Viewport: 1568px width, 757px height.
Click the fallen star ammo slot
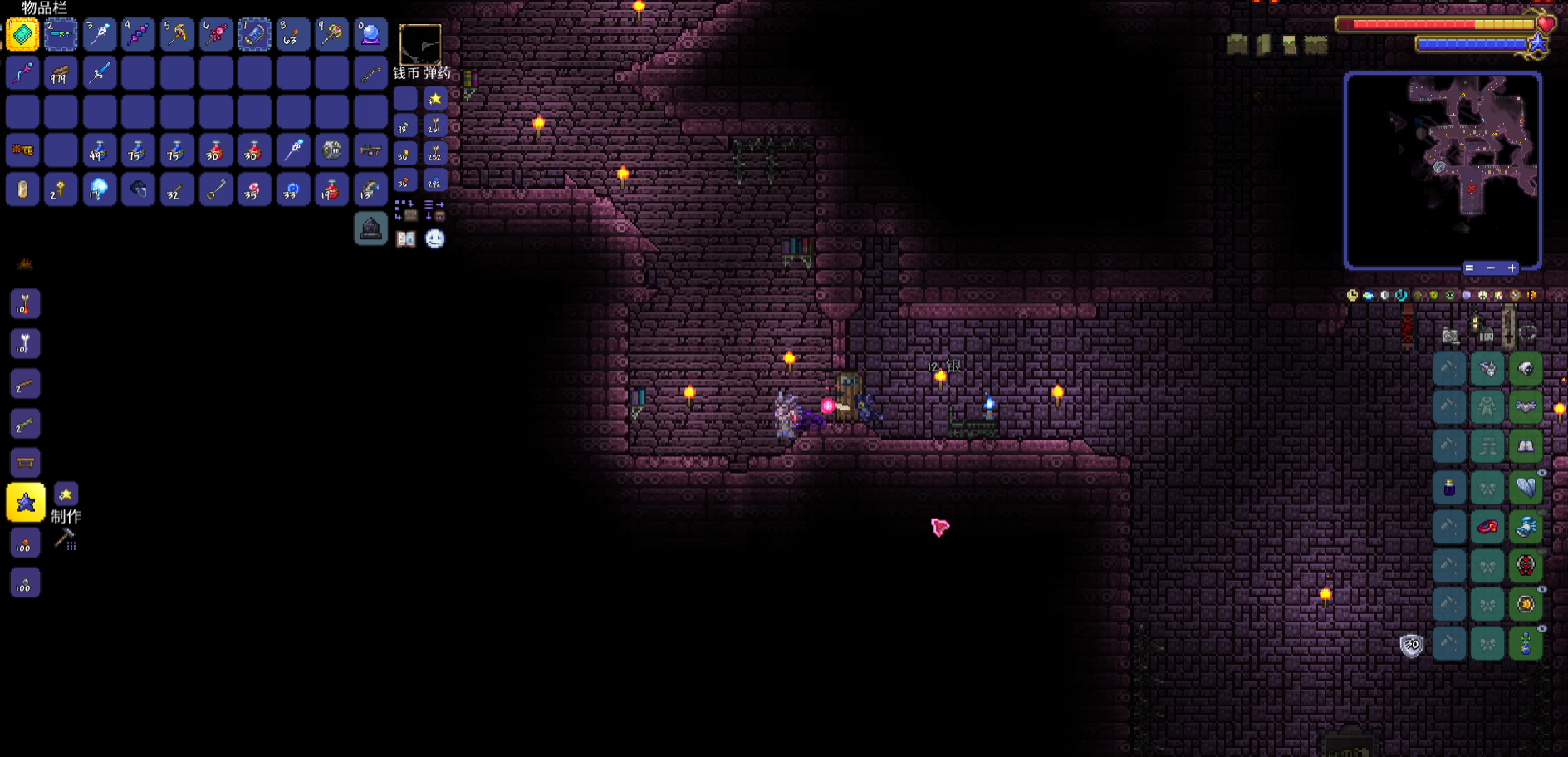(x=434, y=100)
